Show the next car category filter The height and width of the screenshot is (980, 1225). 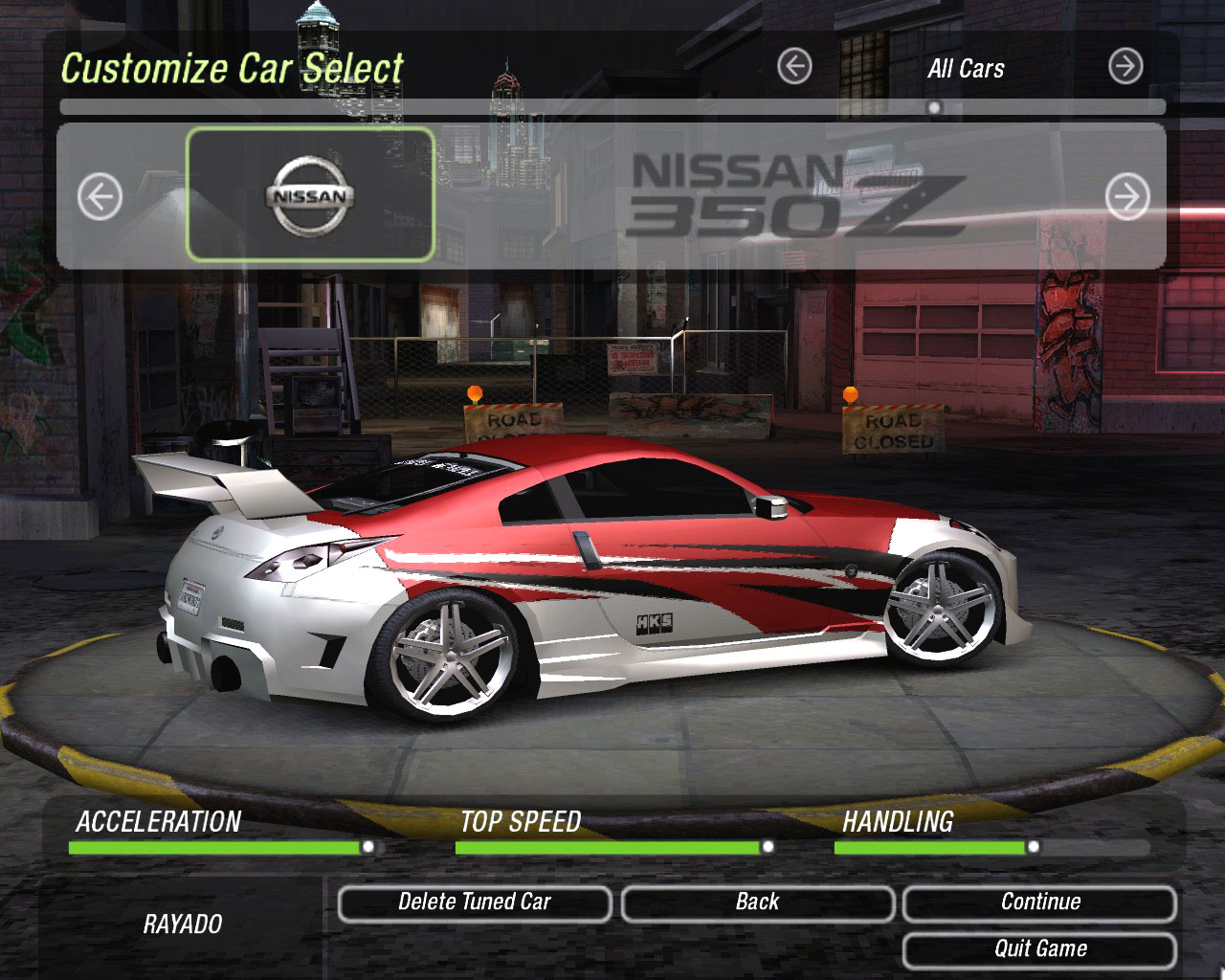[1125, 67]
